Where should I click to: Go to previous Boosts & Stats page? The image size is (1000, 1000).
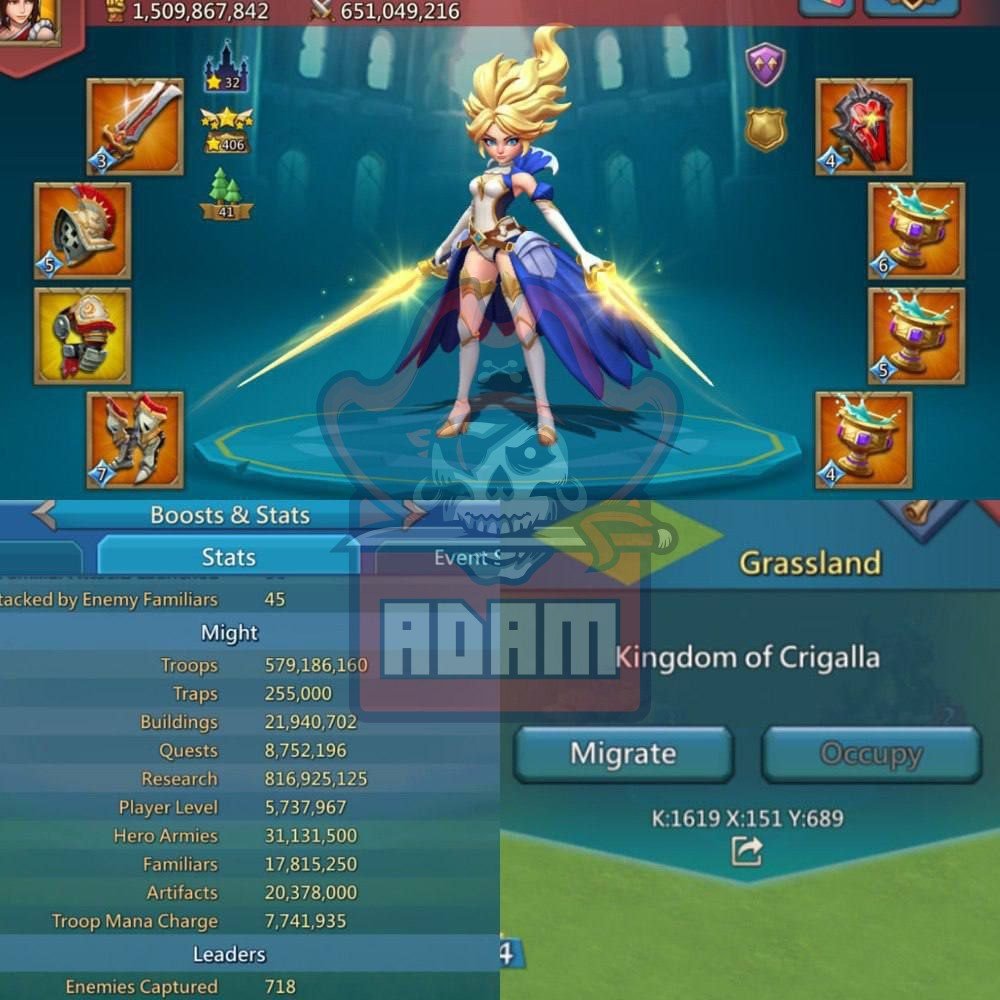pos(44,515)
